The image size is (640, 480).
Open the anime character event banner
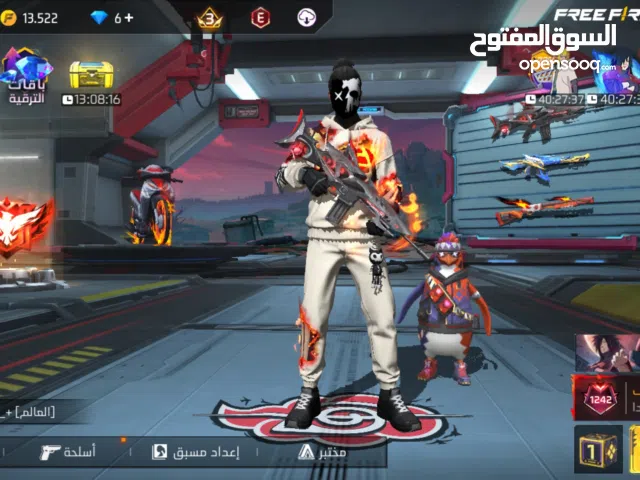click(x=607, y=352)
